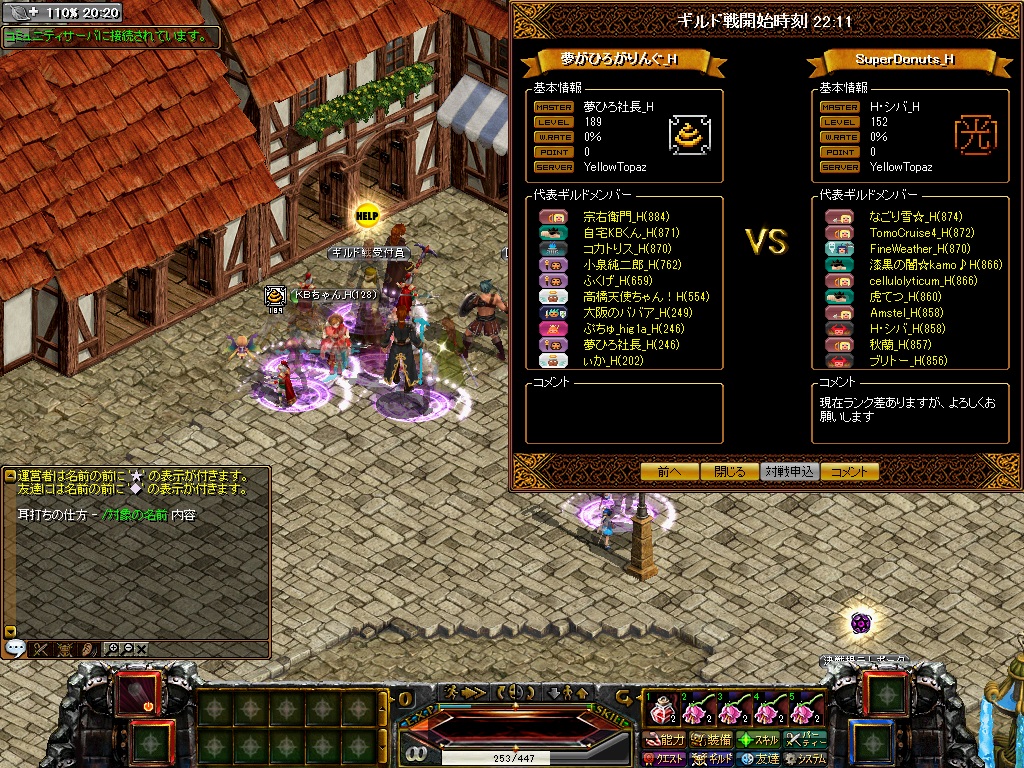Open the 装備 (equipment) menu

pyautogui.click(x=711, y=740)
